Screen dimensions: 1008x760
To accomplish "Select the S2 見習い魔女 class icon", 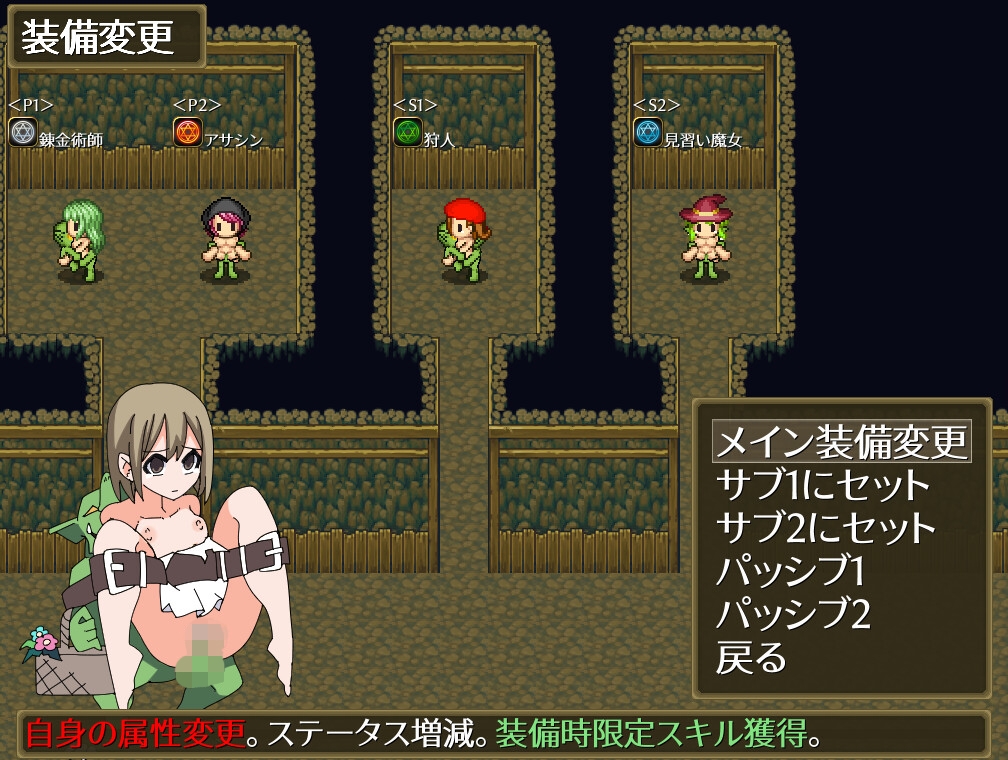I will coord(648,132).
